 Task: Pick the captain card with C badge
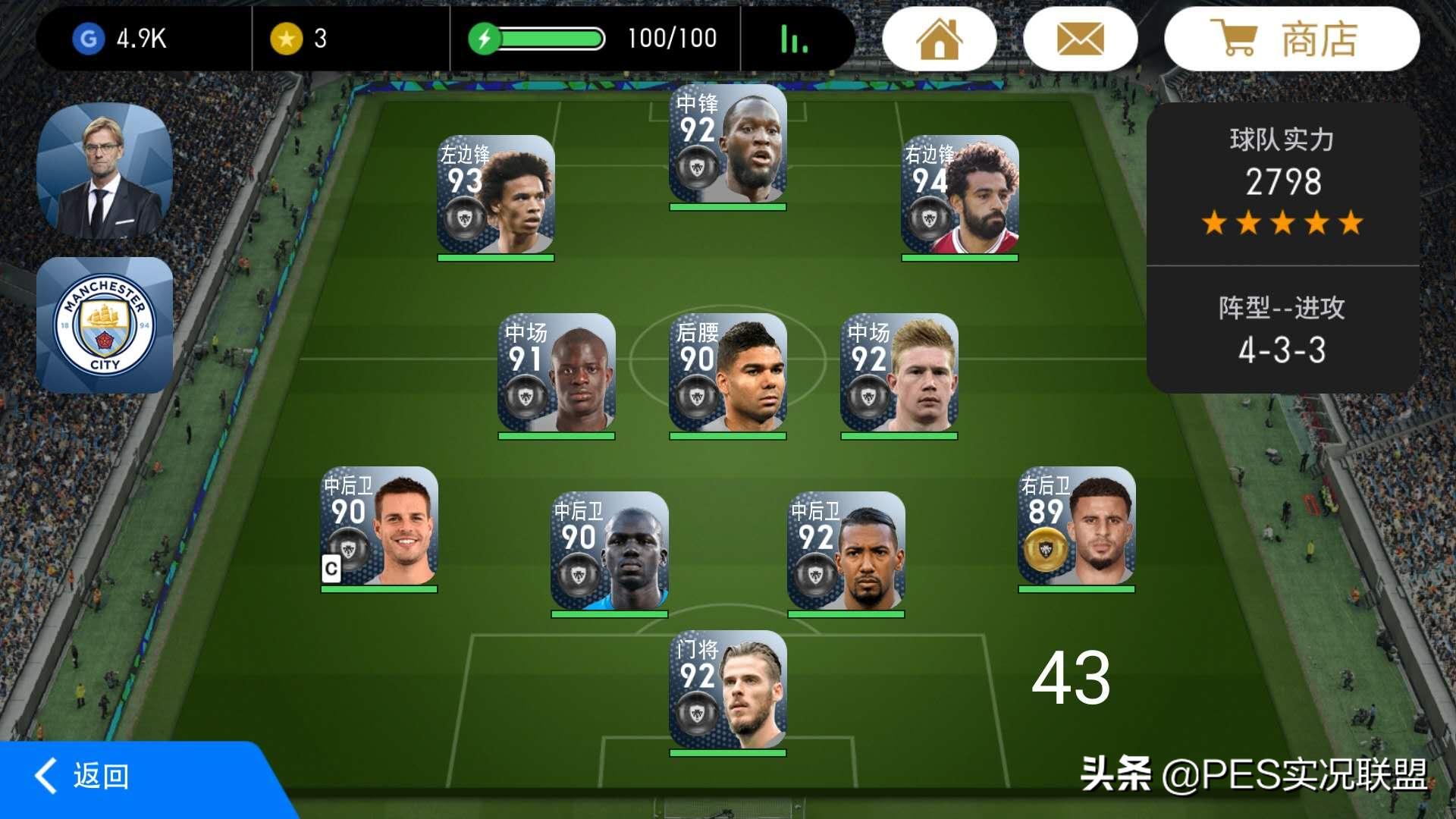click(379, 527)
